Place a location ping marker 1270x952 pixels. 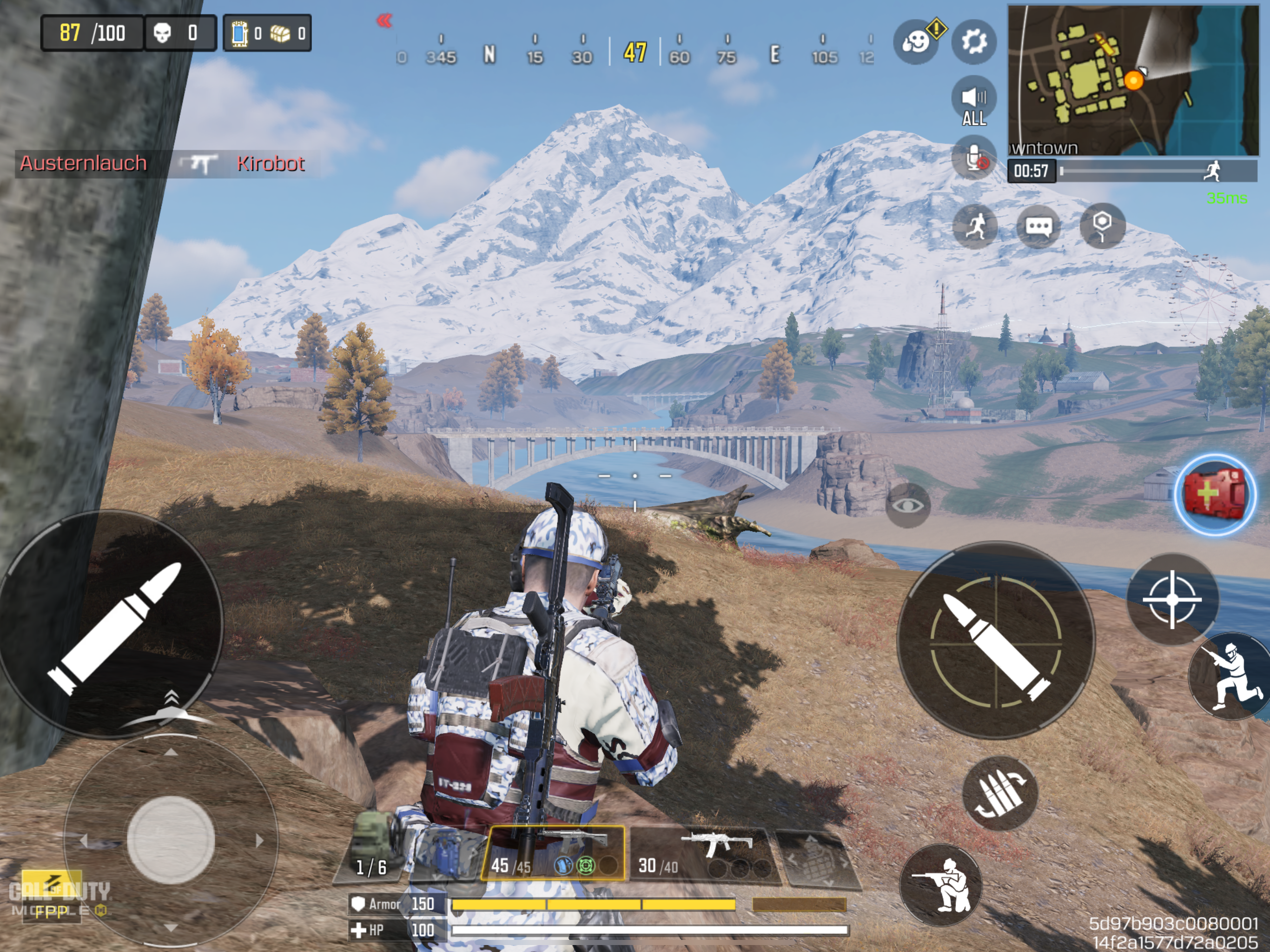click(x=1102, y=226)
